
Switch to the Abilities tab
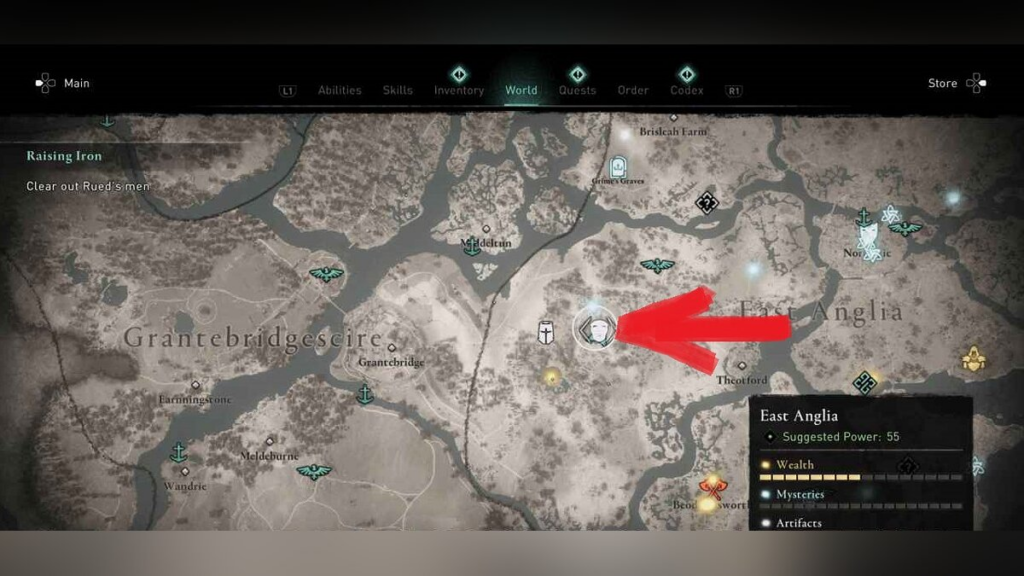click(339, 90)
